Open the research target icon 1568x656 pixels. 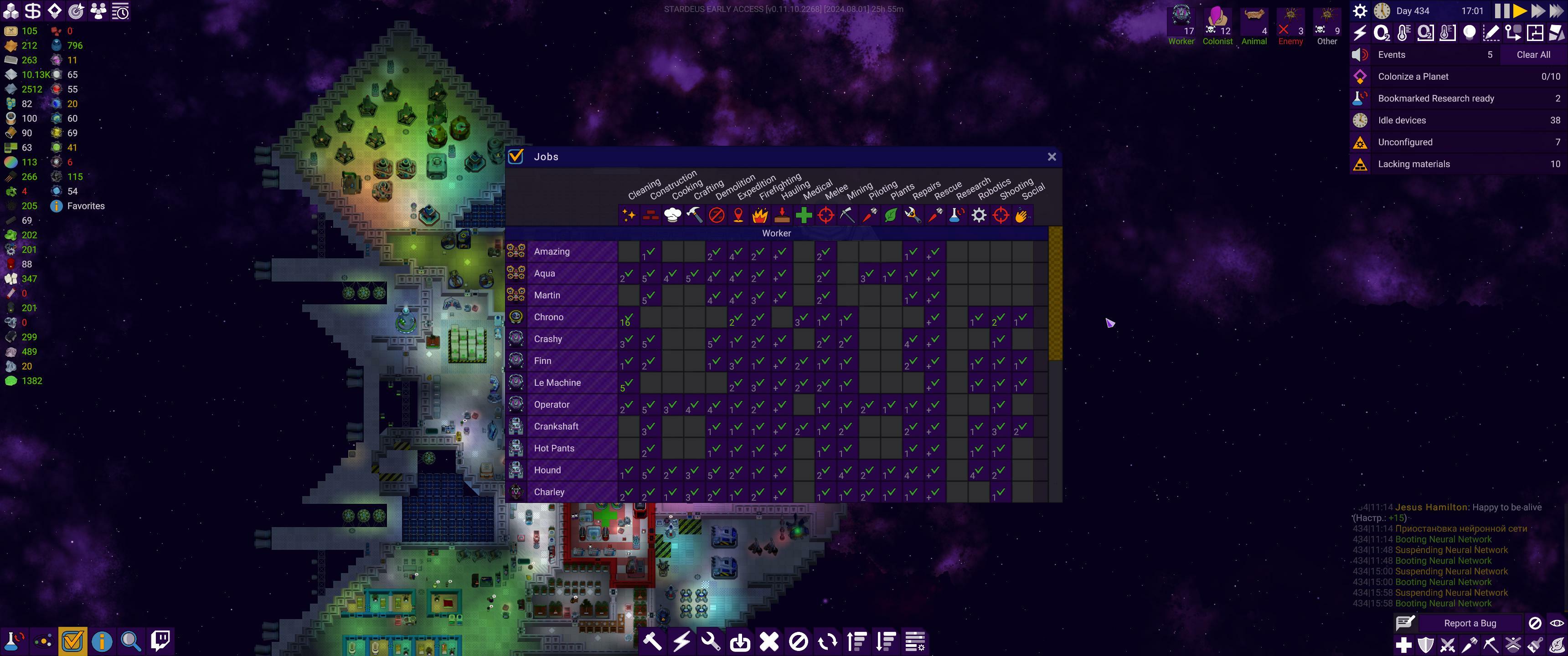75,10
